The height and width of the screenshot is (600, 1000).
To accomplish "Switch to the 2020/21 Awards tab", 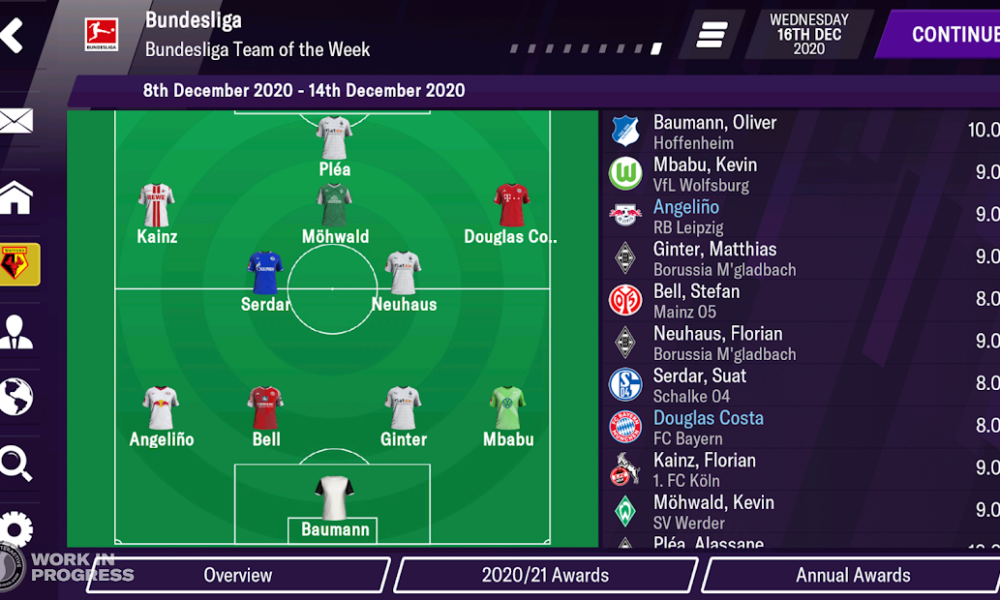I will 545,575.
